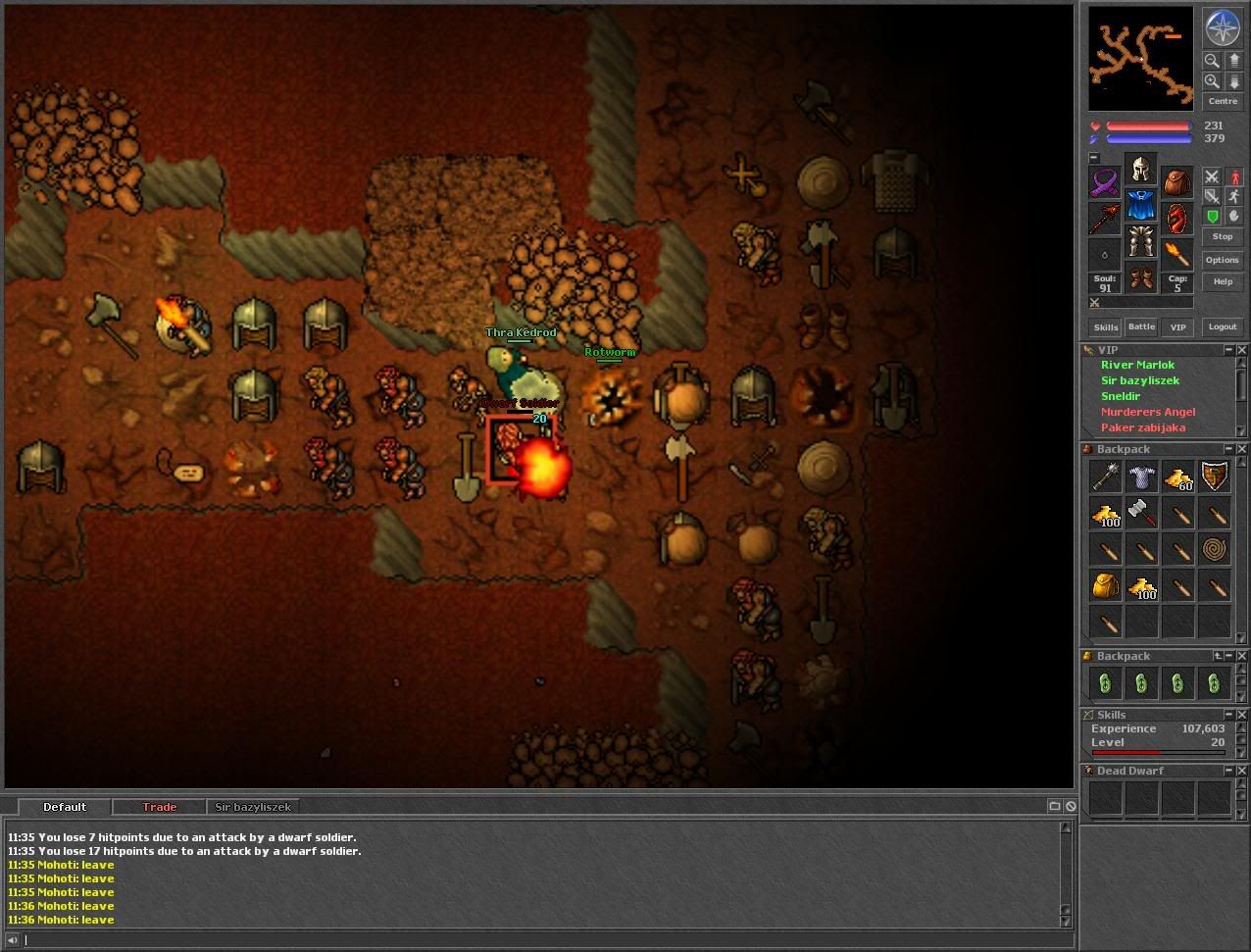Toggle the Battle list button
Image resolution: width=1251 pixels, height=952 pixels.
(1141, 326)
